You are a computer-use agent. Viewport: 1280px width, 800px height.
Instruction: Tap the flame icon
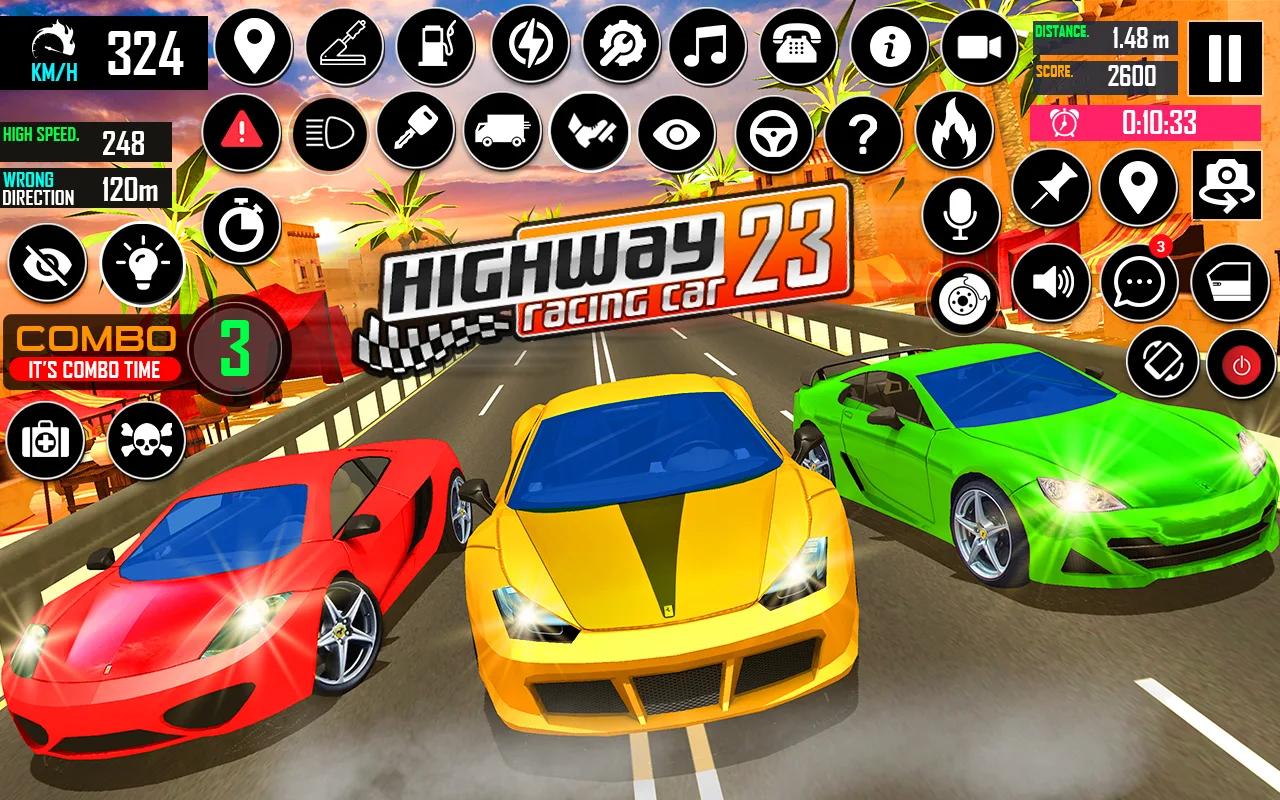pyautogui.click(x=955, y=133)
